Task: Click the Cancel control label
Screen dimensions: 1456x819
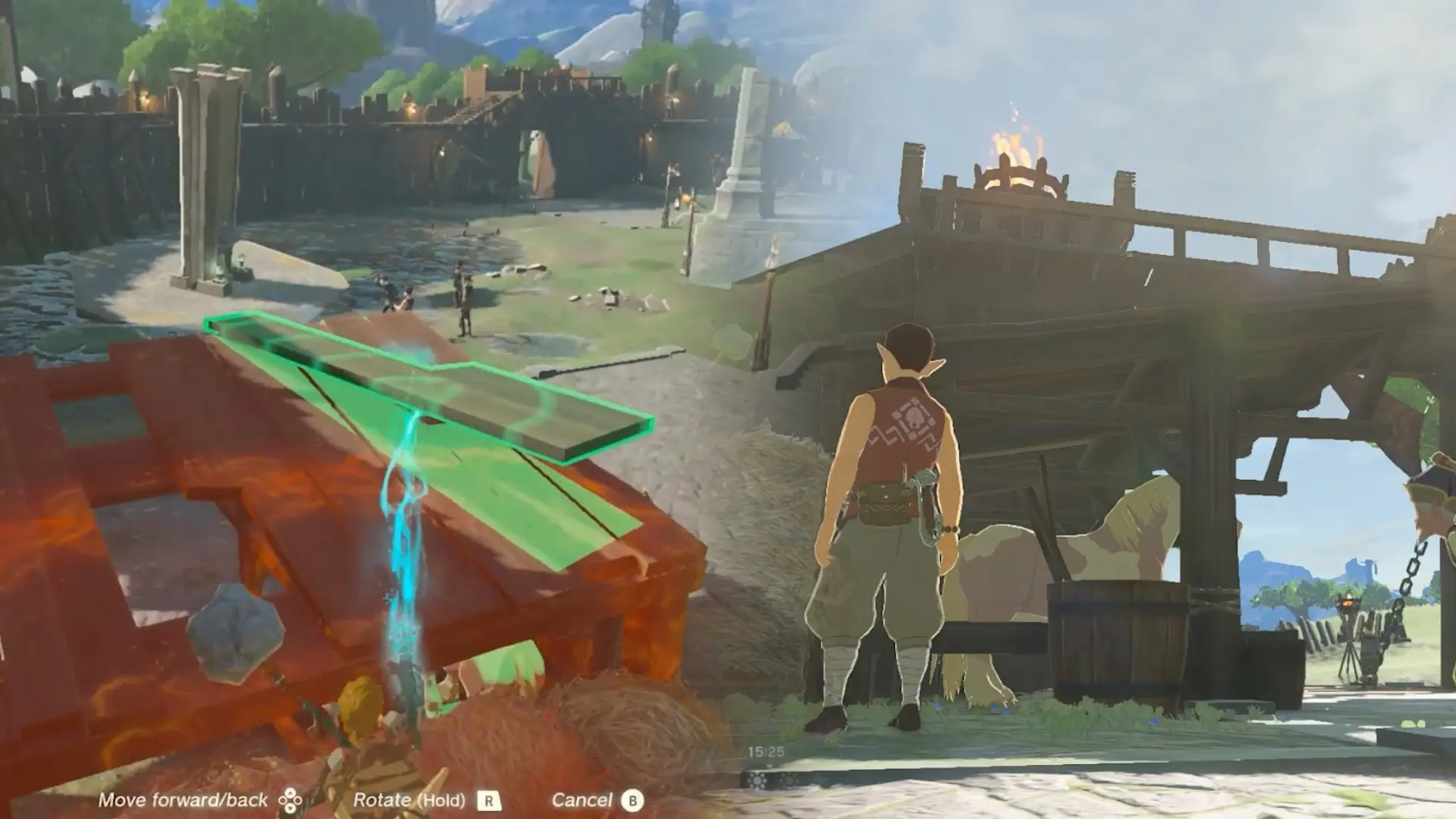Action: point(585,800)
